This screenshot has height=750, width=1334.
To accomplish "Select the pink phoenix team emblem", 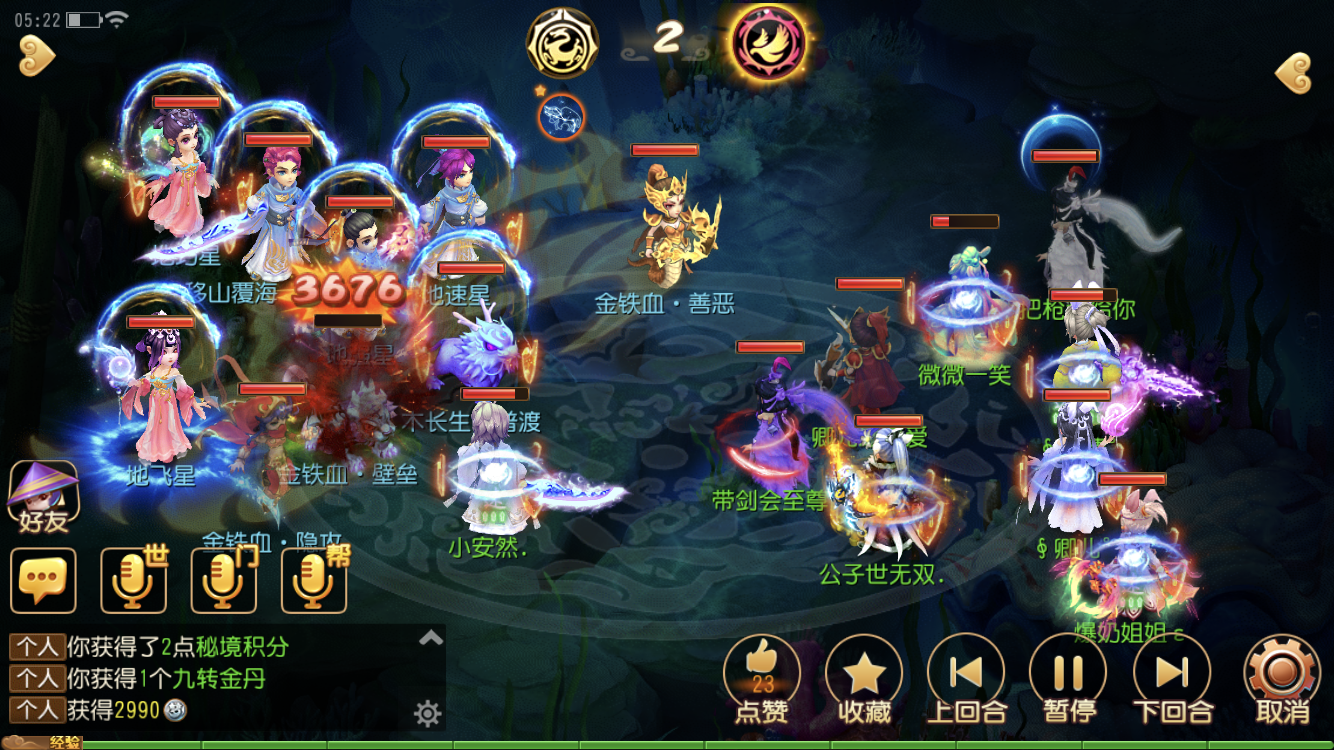I will tap(770, 42).
